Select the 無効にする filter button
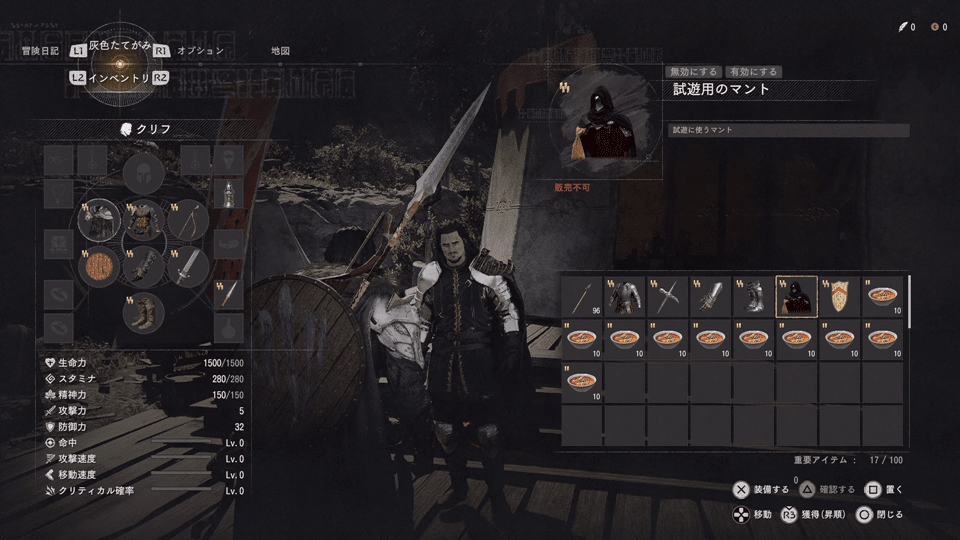Image resolution: width=960 pixels, height=540 pixels. (694, 72)
